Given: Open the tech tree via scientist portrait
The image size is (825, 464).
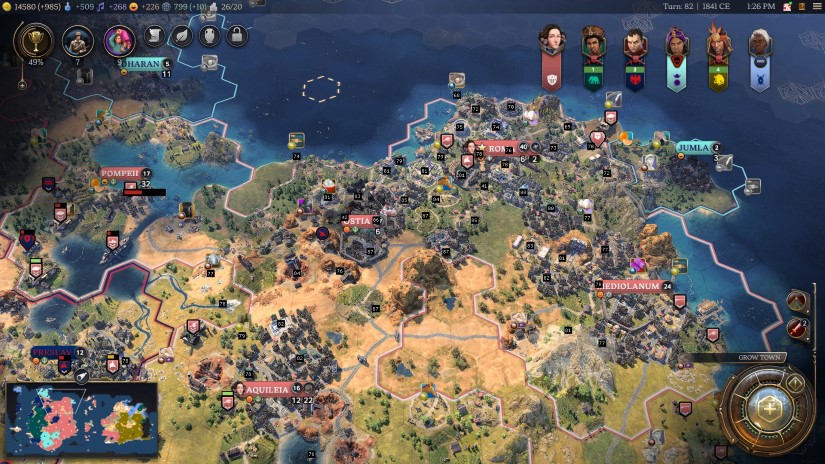Looking at the screenshot, I should (x=77, y=41).
